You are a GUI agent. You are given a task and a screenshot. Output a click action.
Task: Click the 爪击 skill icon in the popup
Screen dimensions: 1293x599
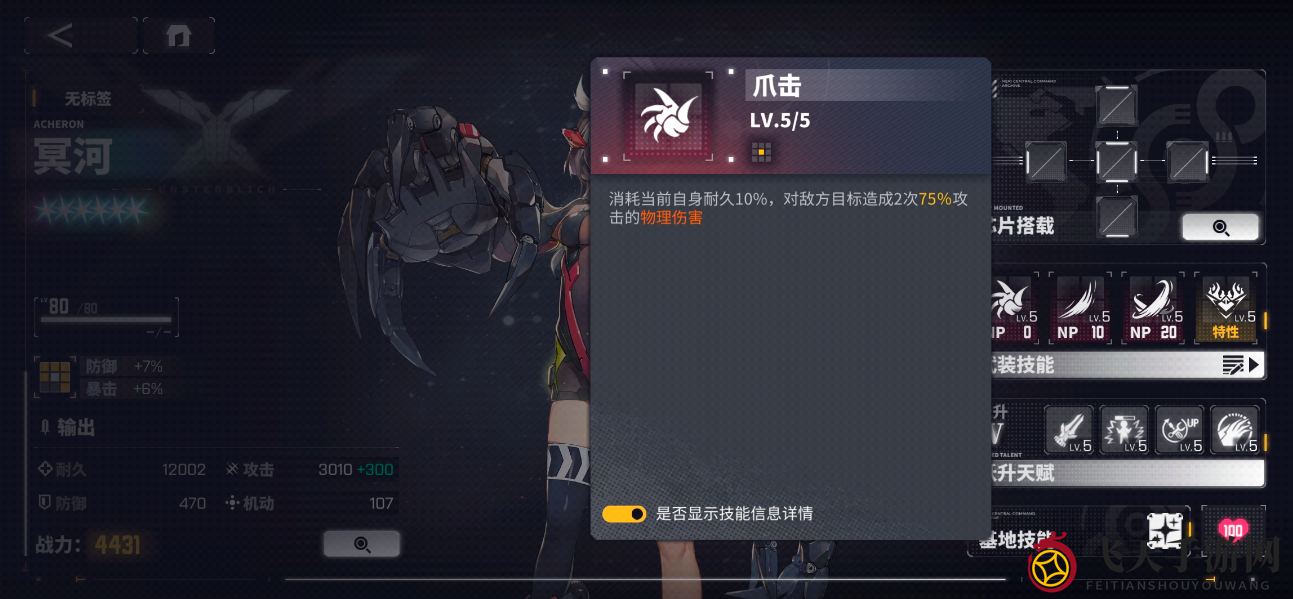pos(668,116)
